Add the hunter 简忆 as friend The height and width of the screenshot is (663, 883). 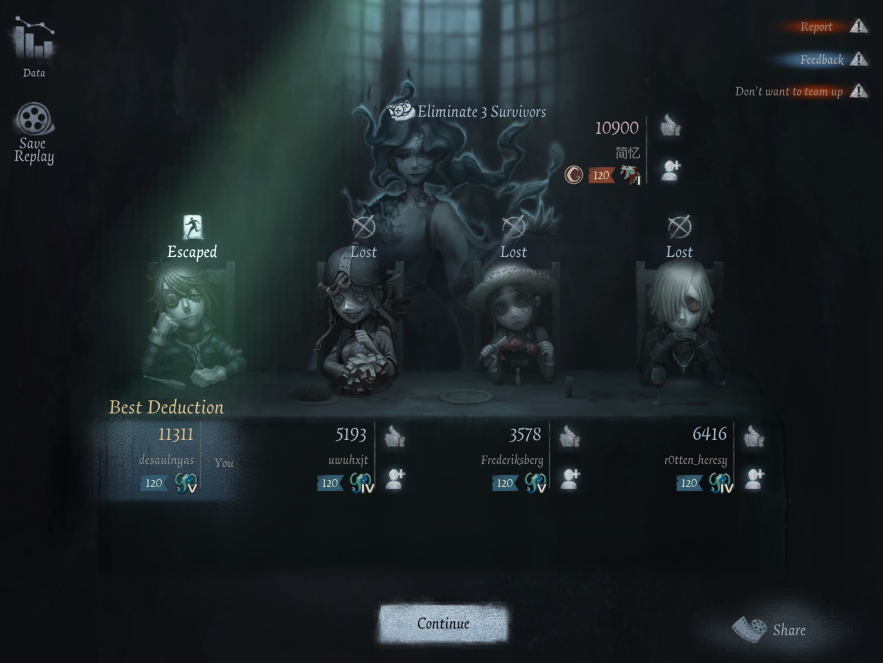coord(671,171)
